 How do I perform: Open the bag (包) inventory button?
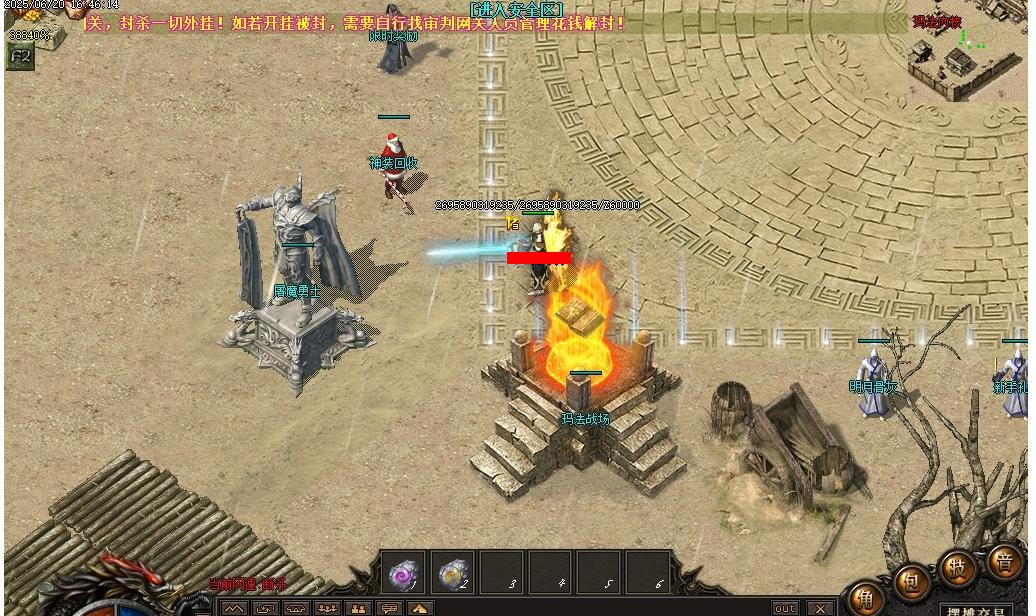coord(912,581)
